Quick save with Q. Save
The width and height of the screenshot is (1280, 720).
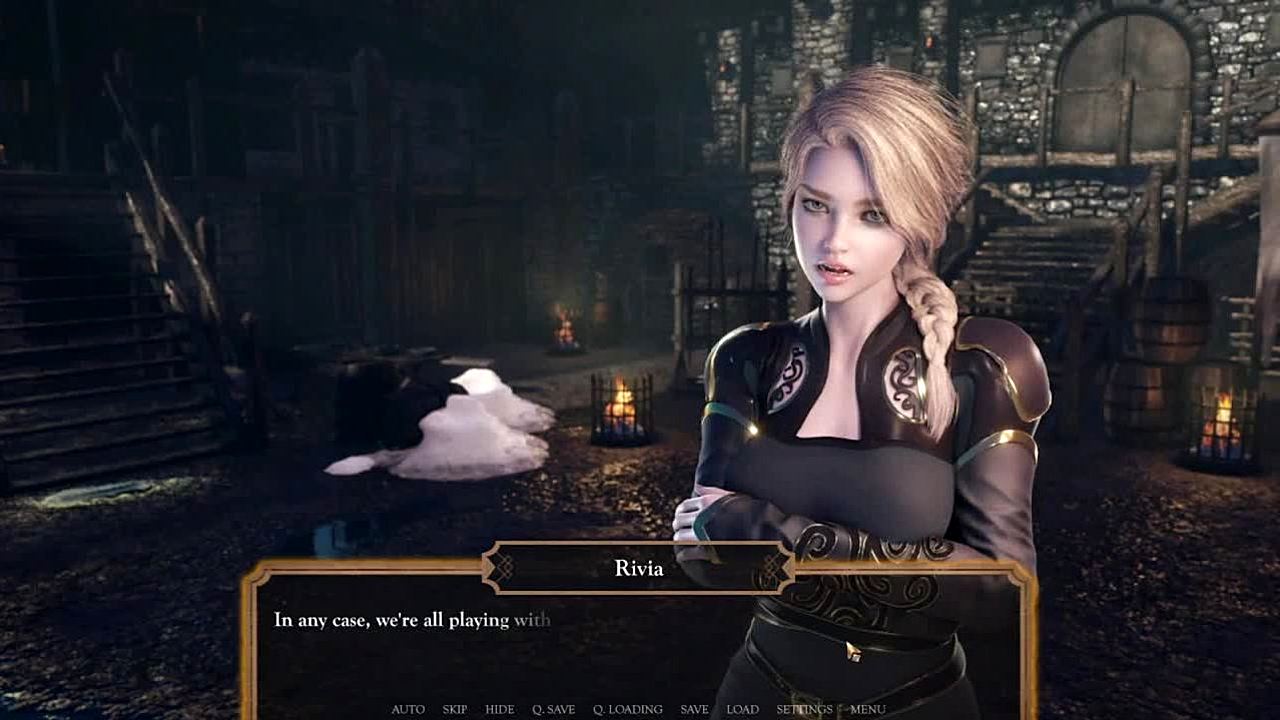coord(553,709)
